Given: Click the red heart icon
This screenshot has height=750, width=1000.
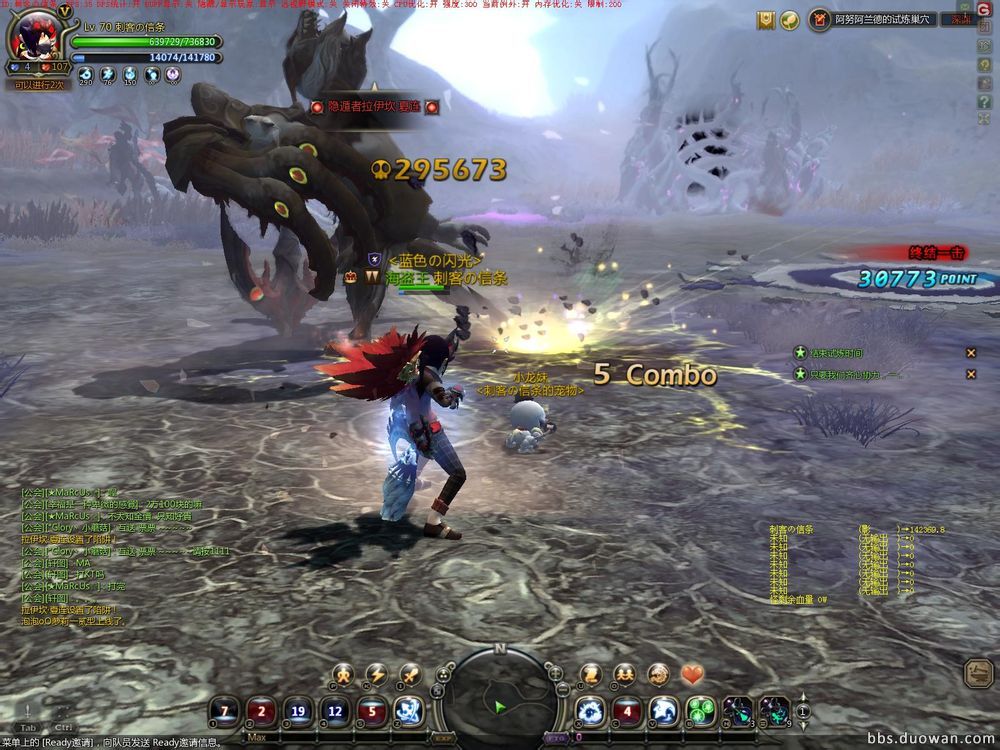Looking at the screenshot, I should [692, 674].
